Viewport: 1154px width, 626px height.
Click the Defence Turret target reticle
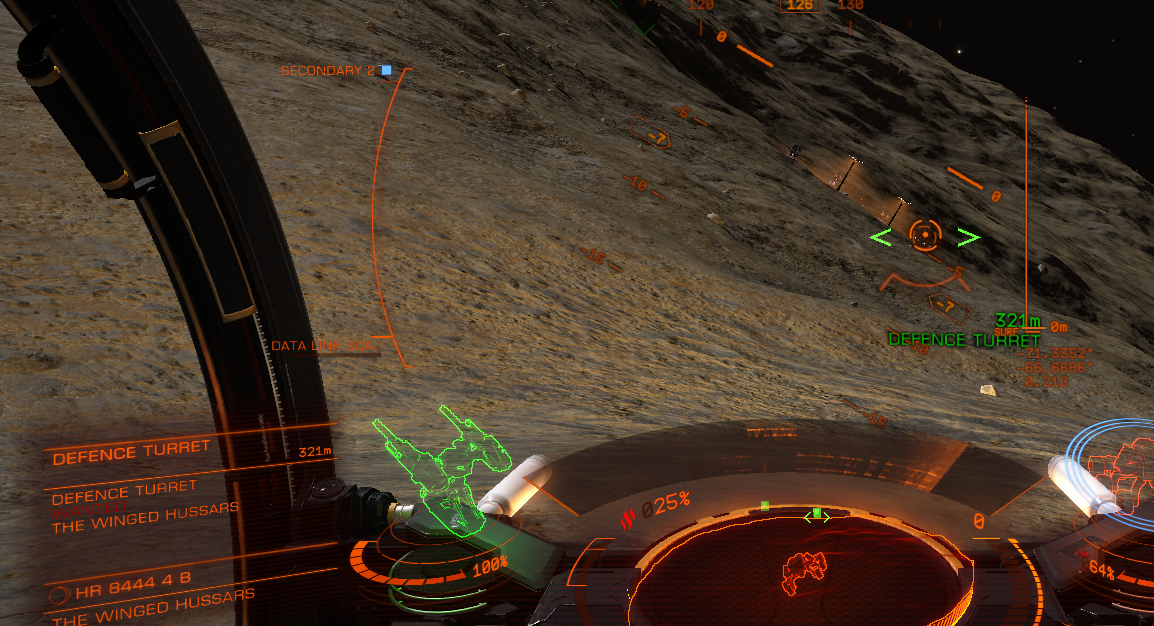pos(925,236)
